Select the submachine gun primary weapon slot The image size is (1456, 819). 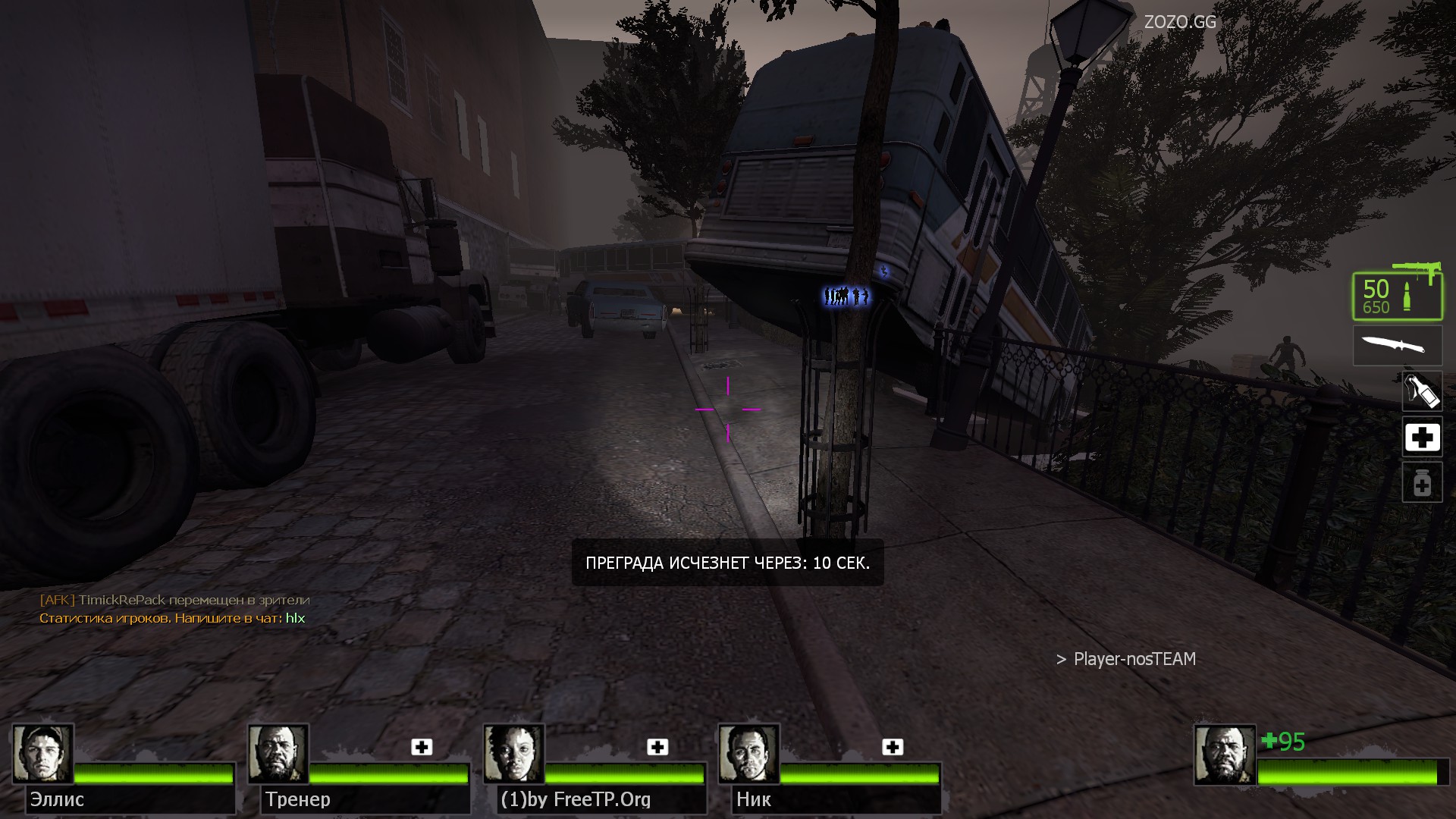point(1397,296)
